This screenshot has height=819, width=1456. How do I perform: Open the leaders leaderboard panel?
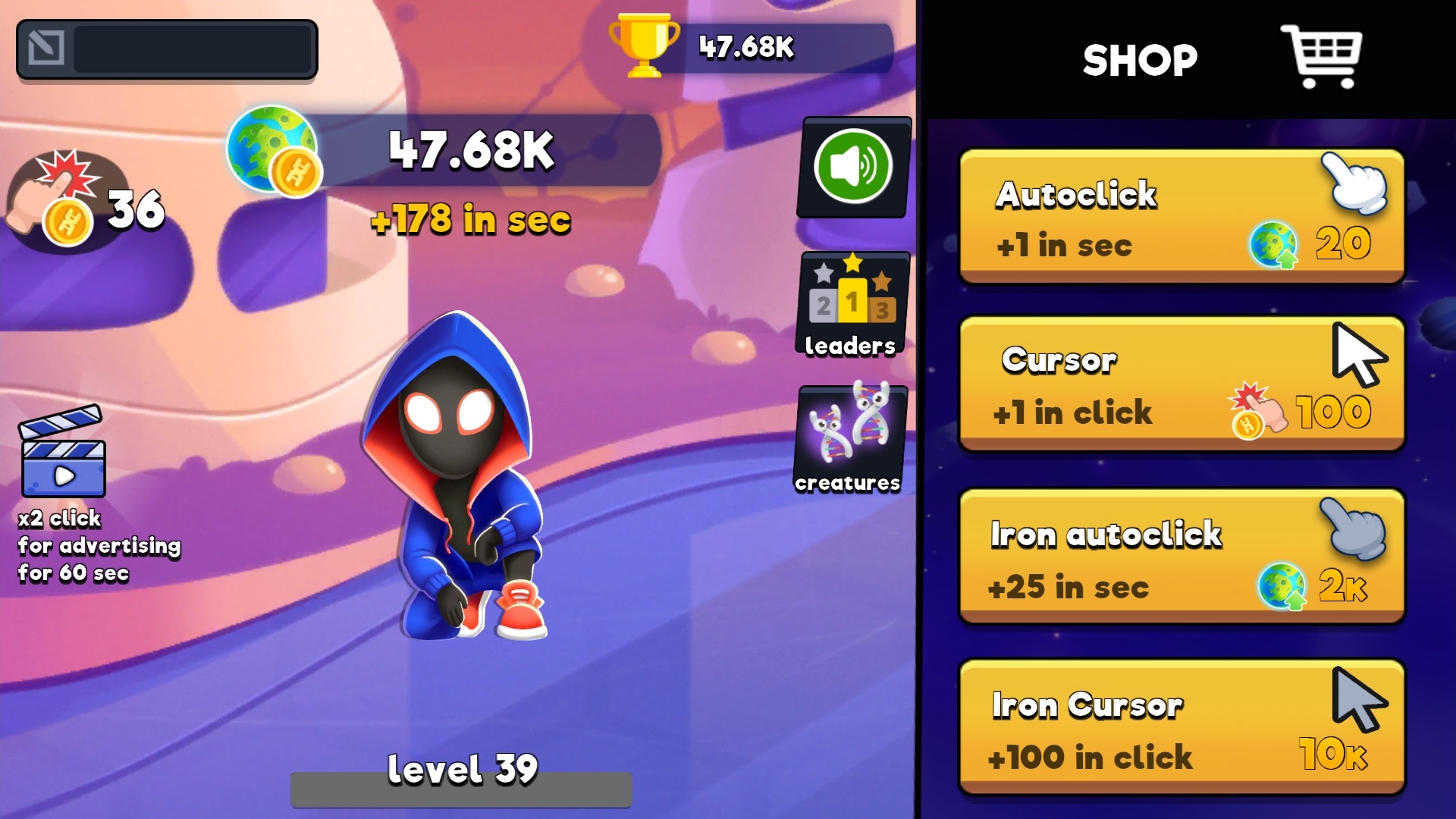pos(851,303)
